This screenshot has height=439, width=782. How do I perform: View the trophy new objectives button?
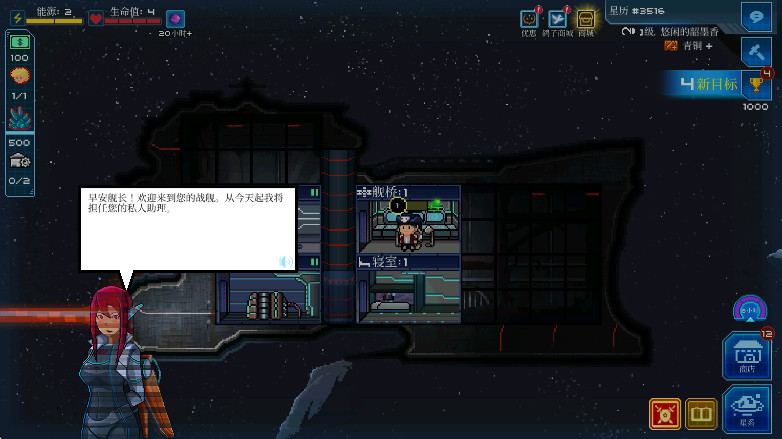click(755, 84)
